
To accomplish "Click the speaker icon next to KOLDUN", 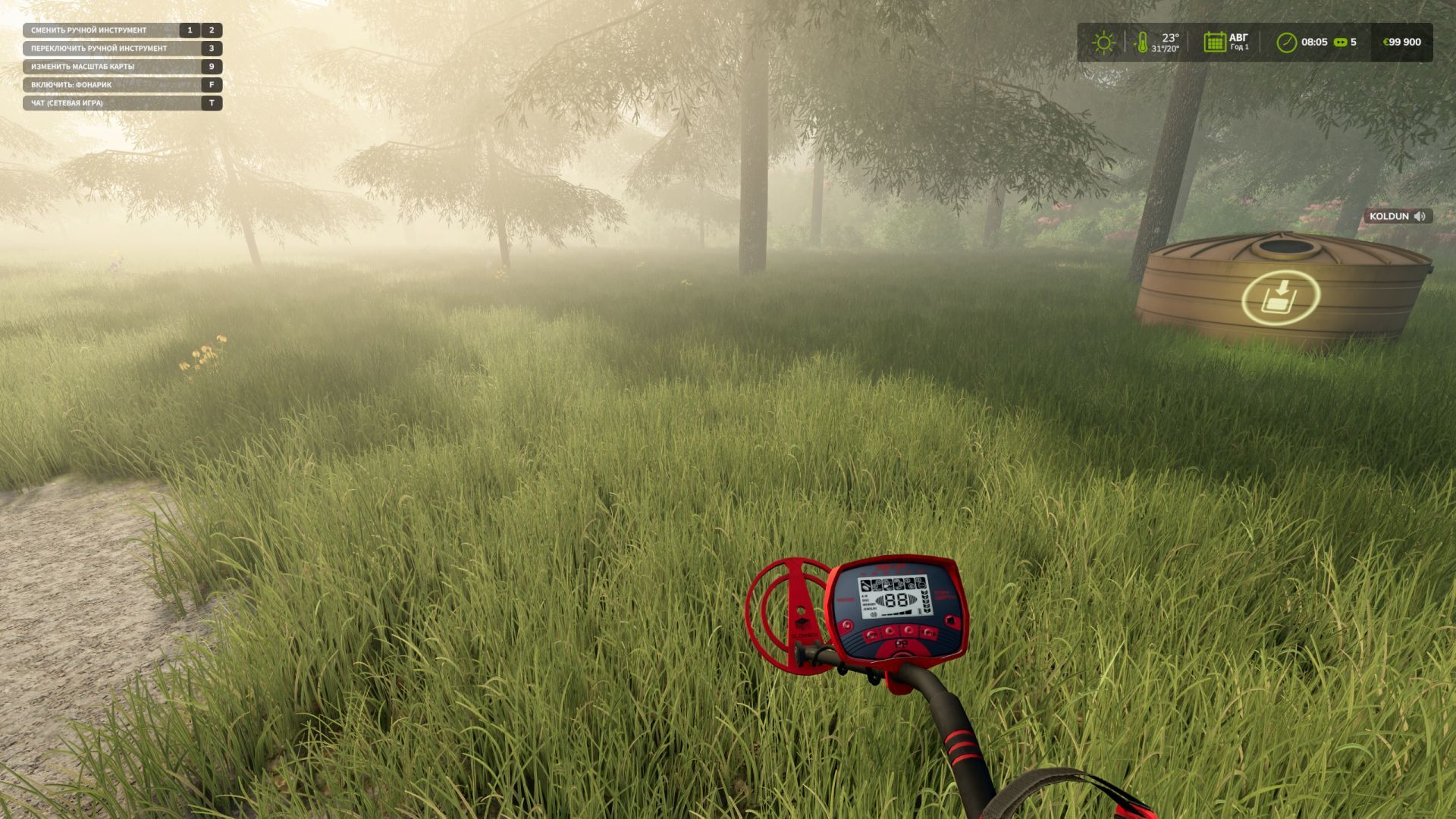I will coord(1420,216).
